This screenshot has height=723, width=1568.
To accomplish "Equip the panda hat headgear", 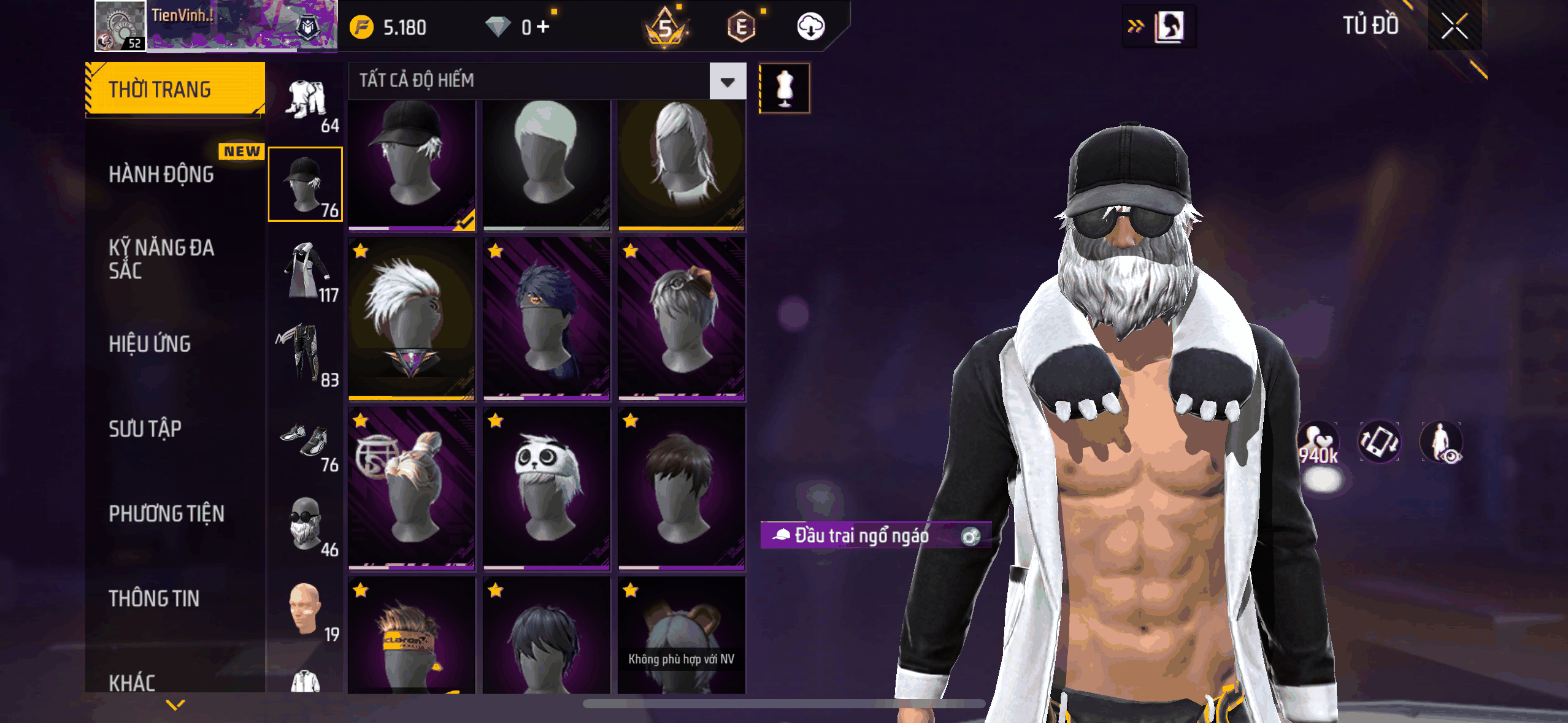I will pyautogui.click(x=546, y=488).
